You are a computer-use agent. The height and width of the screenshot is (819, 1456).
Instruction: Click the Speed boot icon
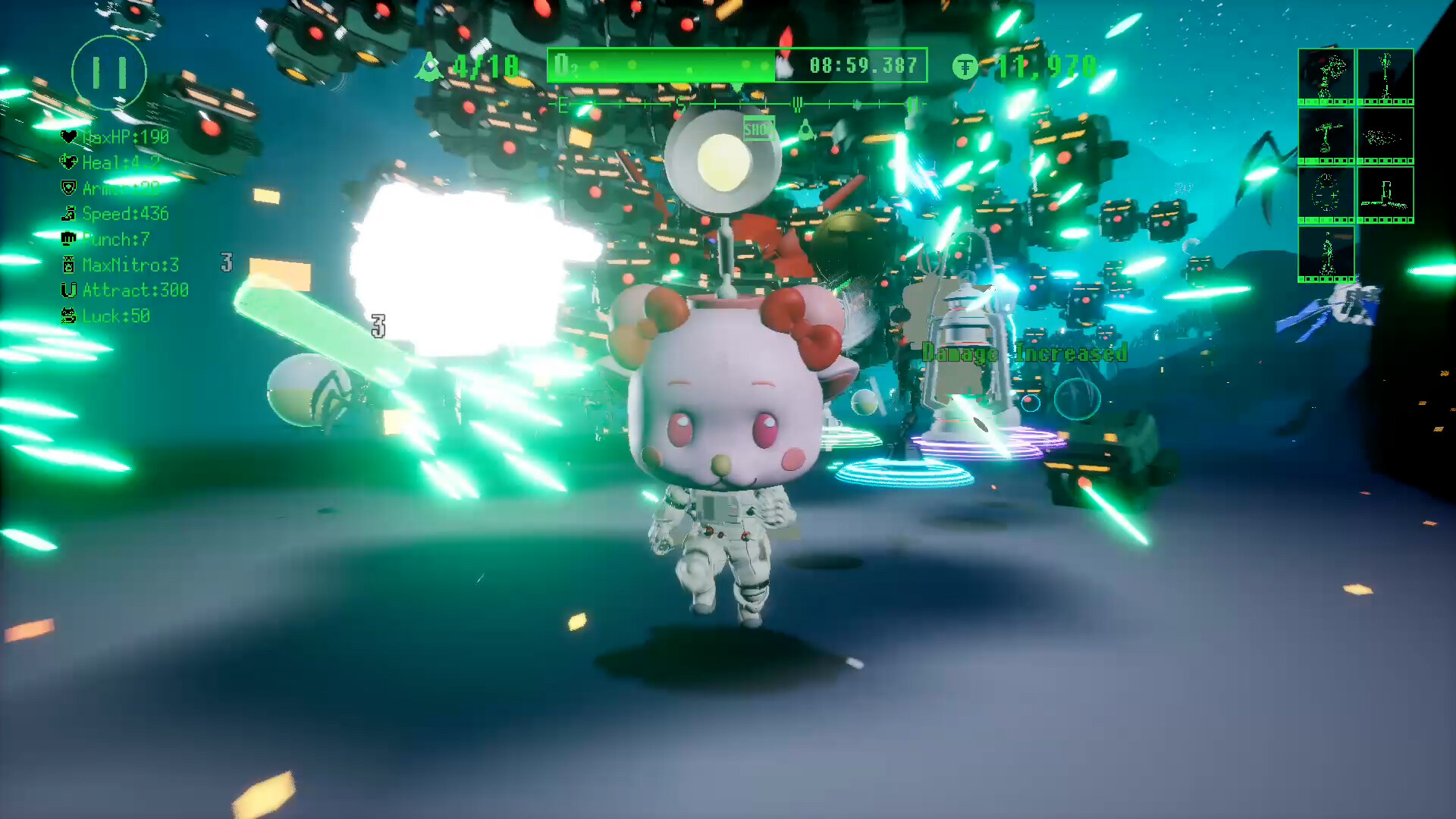point(69,214)
